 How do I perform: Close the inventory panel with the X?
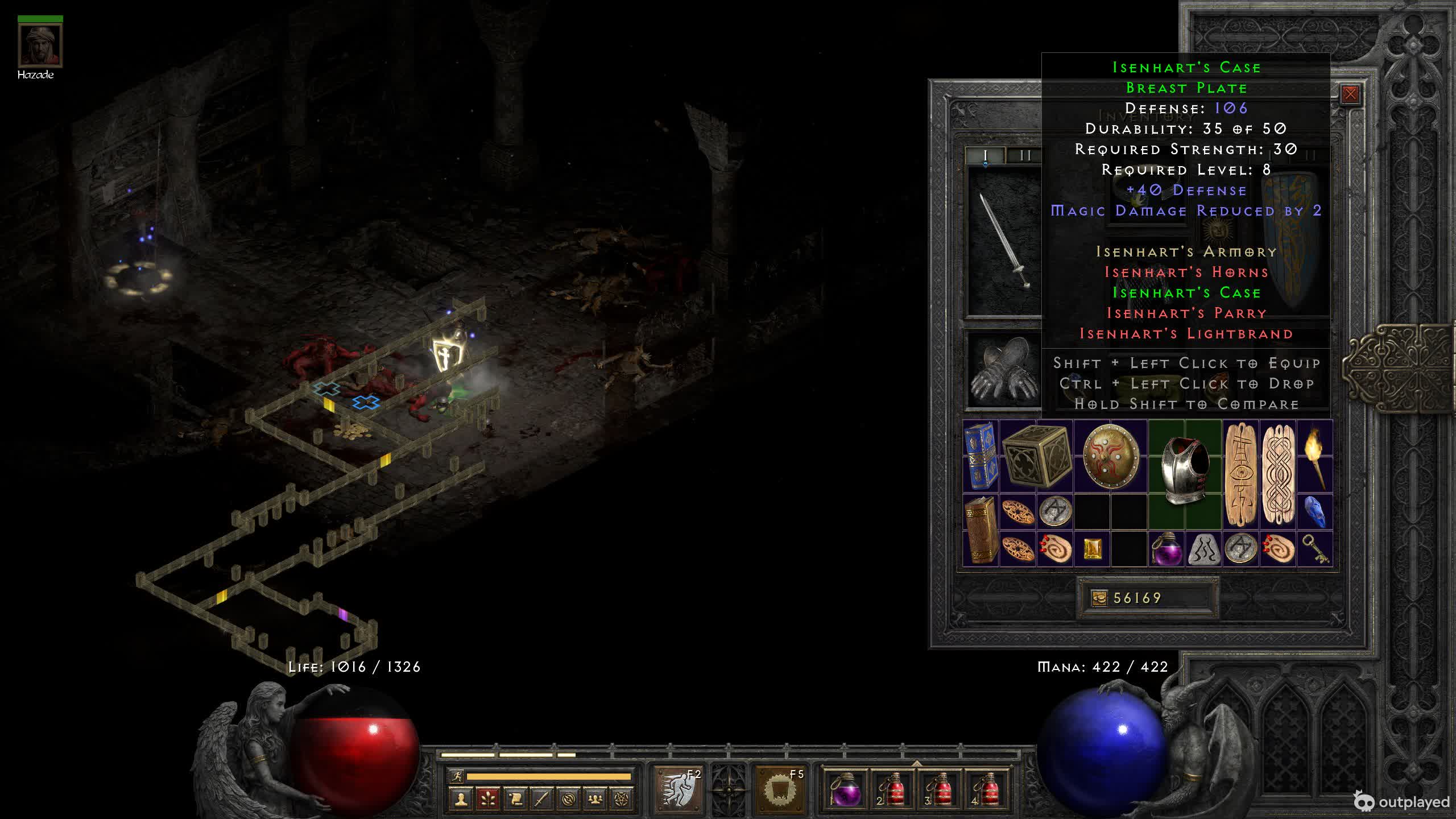(x=1350, y=94)
